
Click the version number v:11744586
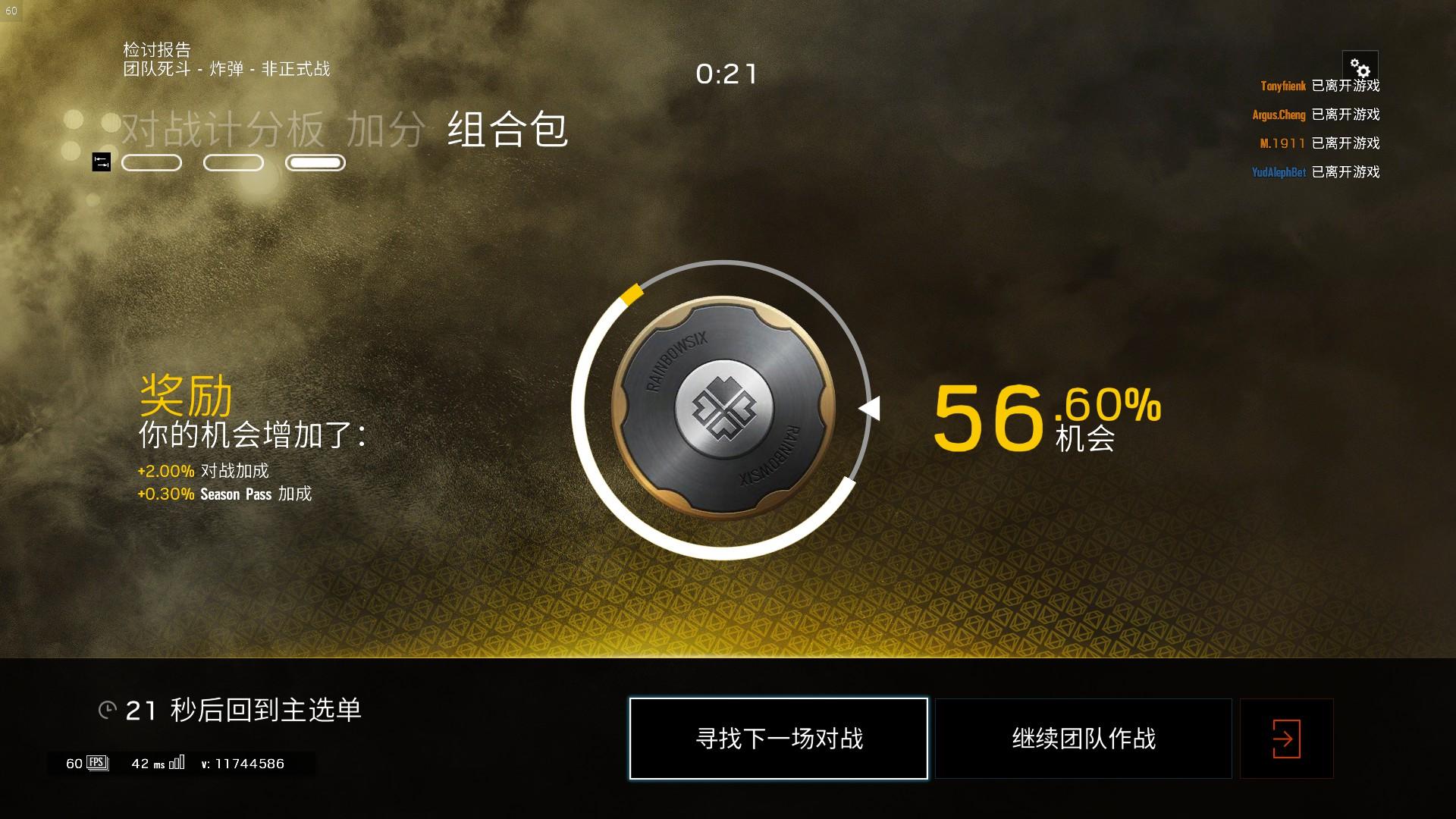pos(243,764)
